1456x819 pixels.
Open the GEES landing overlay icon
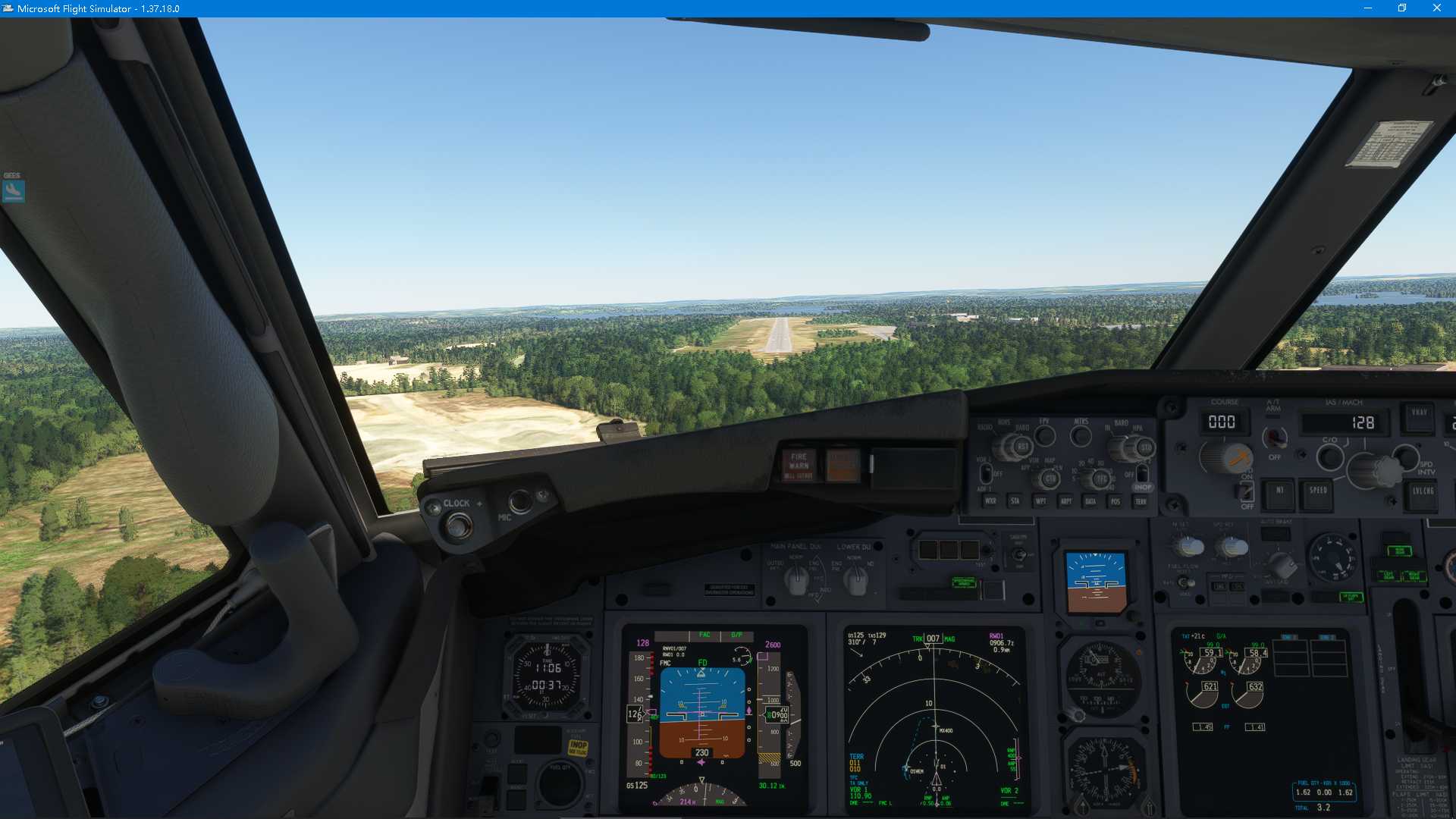click(x=14, y=190)
